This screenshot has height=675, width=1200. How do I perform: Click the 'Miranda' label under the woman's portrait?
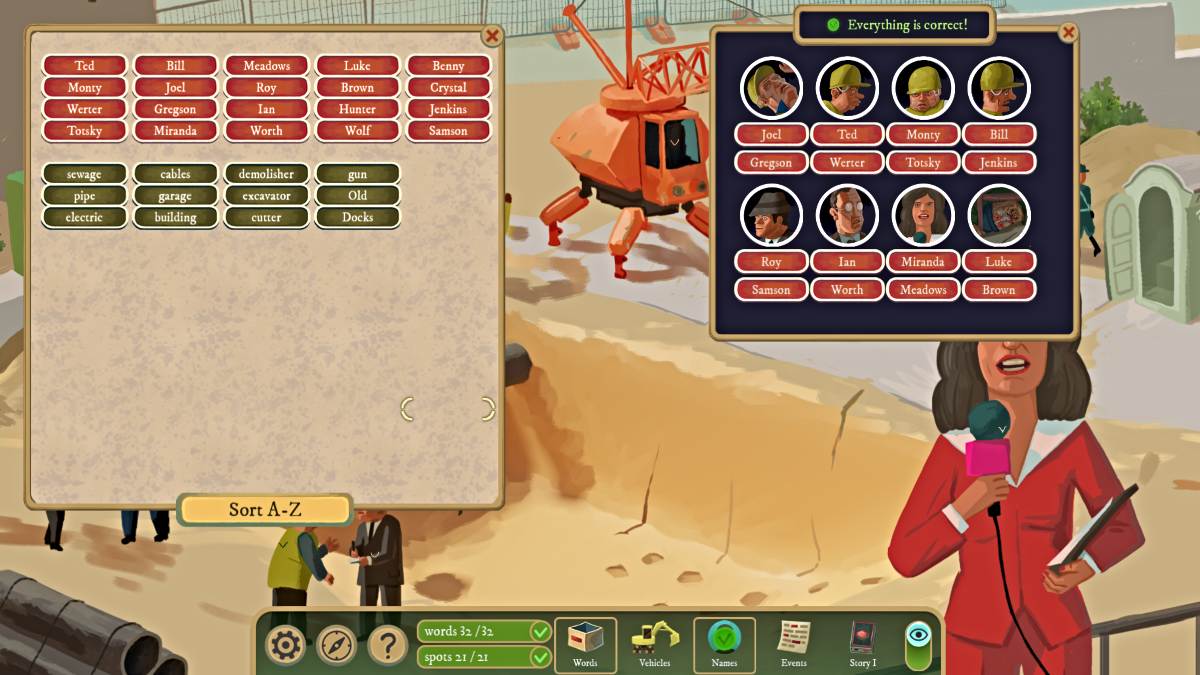pyautogui.click(x=922, y=262)
